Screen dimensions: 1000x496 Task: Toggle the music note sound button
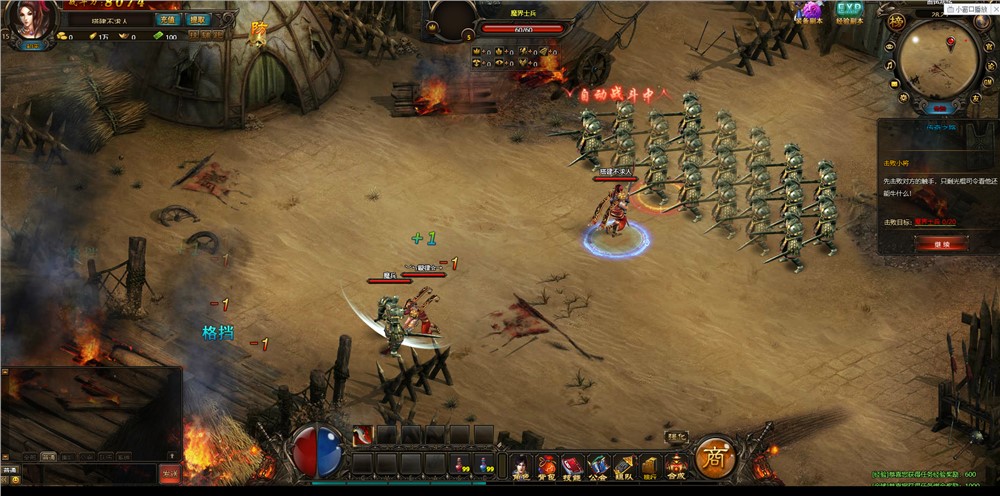(889, 66)
